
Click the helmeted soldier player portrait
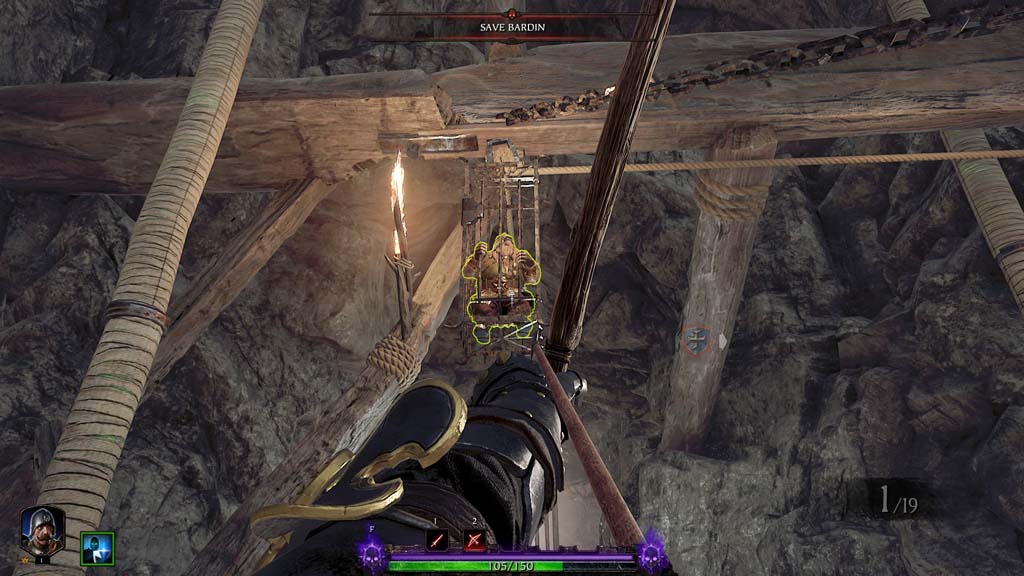42,530
